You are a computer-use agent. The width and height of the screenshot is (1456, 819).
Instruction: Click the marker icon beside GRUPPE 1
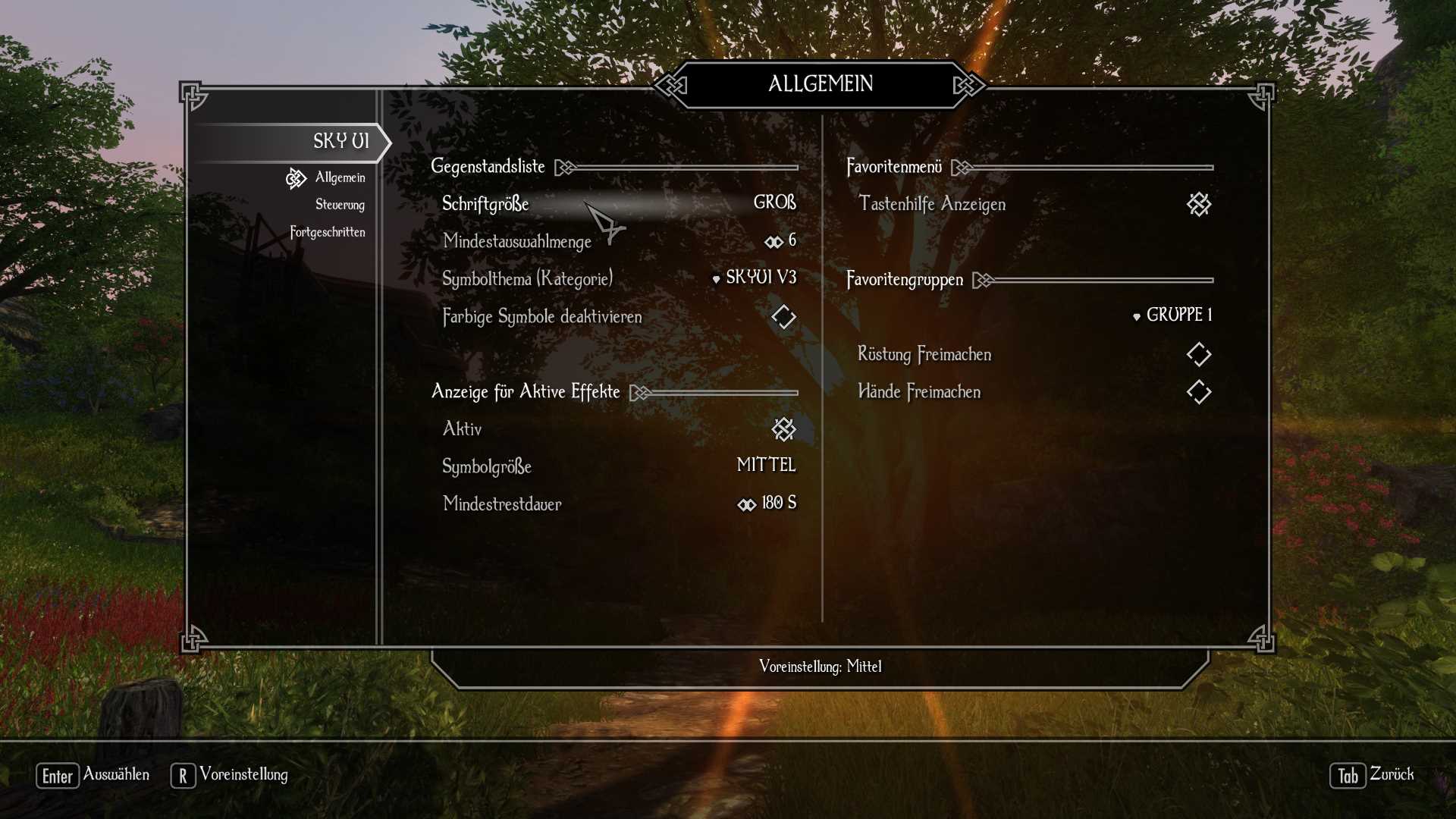click(1134, 315)
